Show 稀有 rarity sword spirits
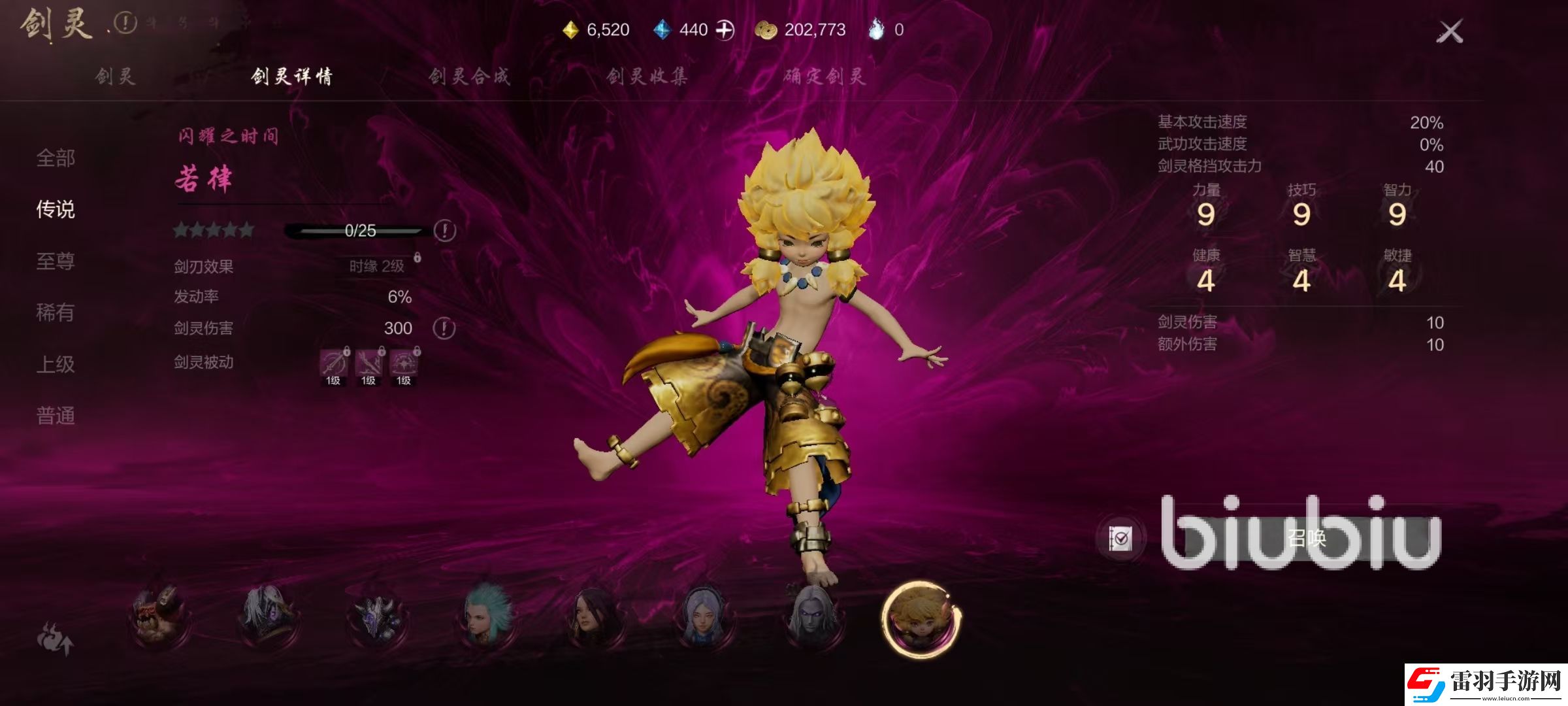 click(56, 312)
